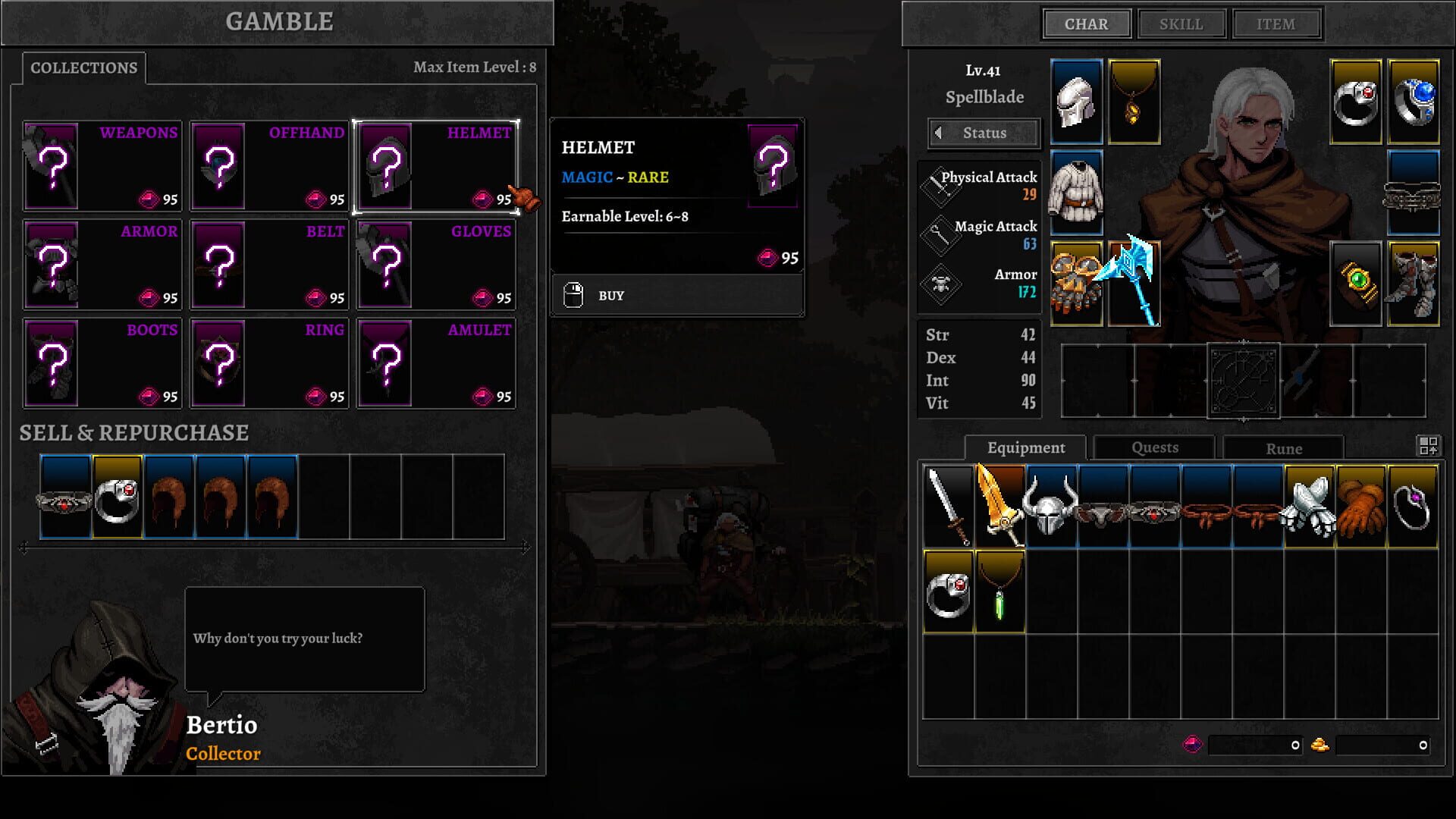This screenshot has height=819, width=1456.
Task: Switch to the SKILL tab
Action: tap(1181, 24)
